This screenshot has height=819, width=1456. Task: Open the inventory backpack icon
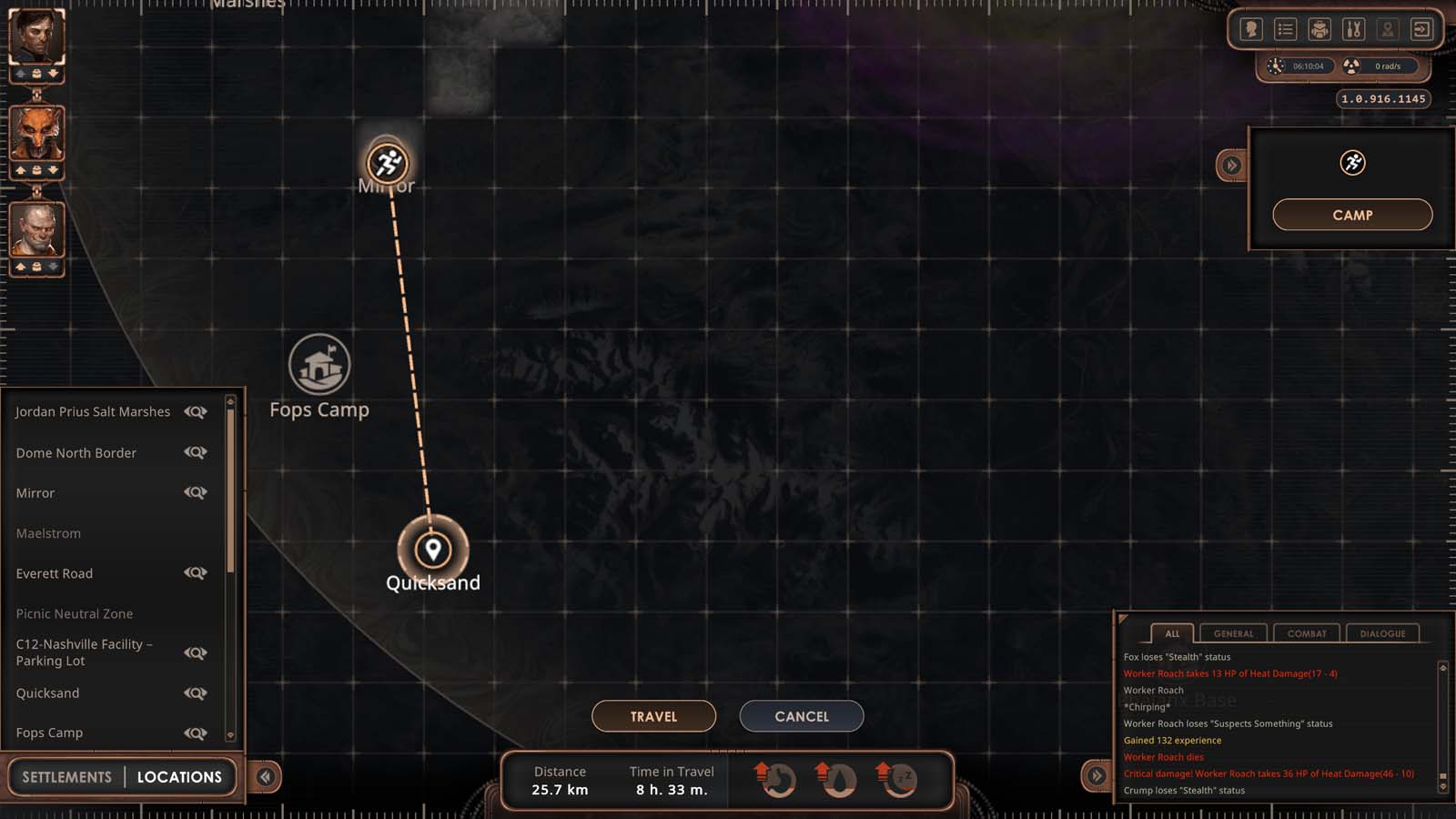[1318, 29]
